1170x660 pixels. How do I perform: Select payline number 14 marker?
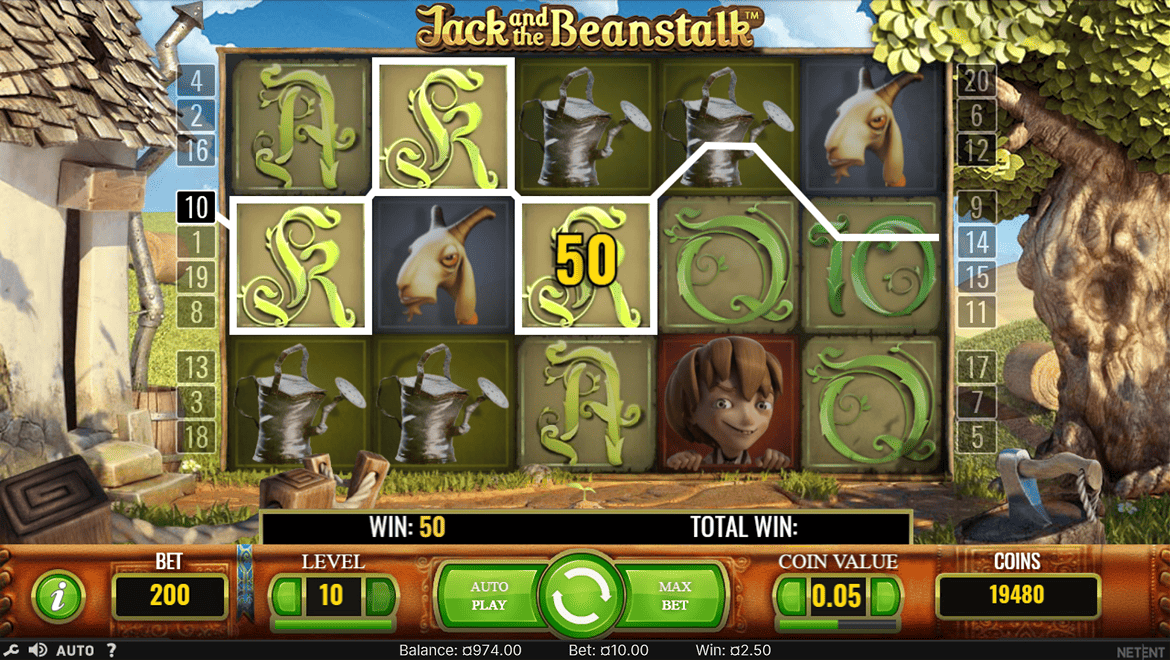click(976, 242)
